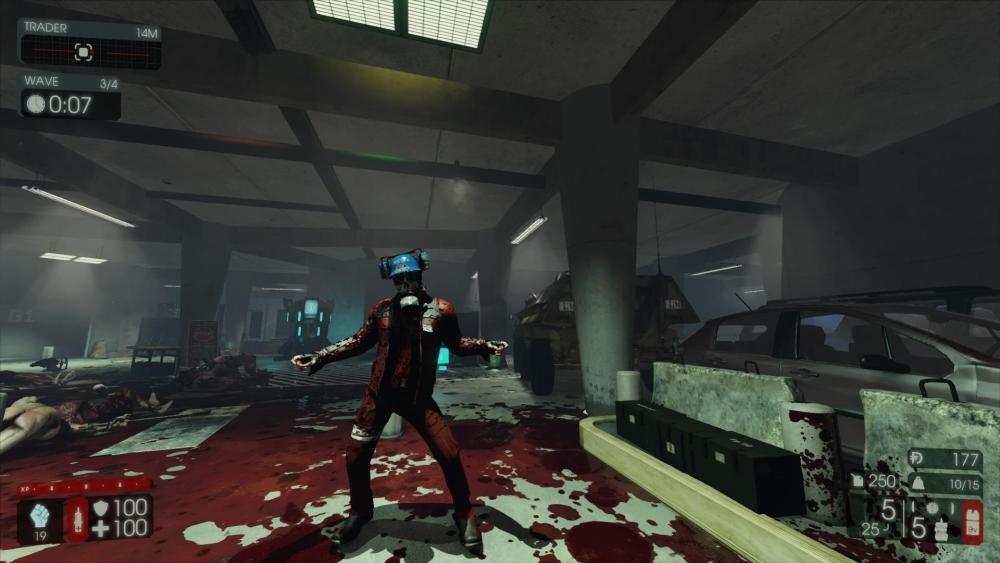
Task: Select the grenade icon beside the count
Action: pos(939,525)
